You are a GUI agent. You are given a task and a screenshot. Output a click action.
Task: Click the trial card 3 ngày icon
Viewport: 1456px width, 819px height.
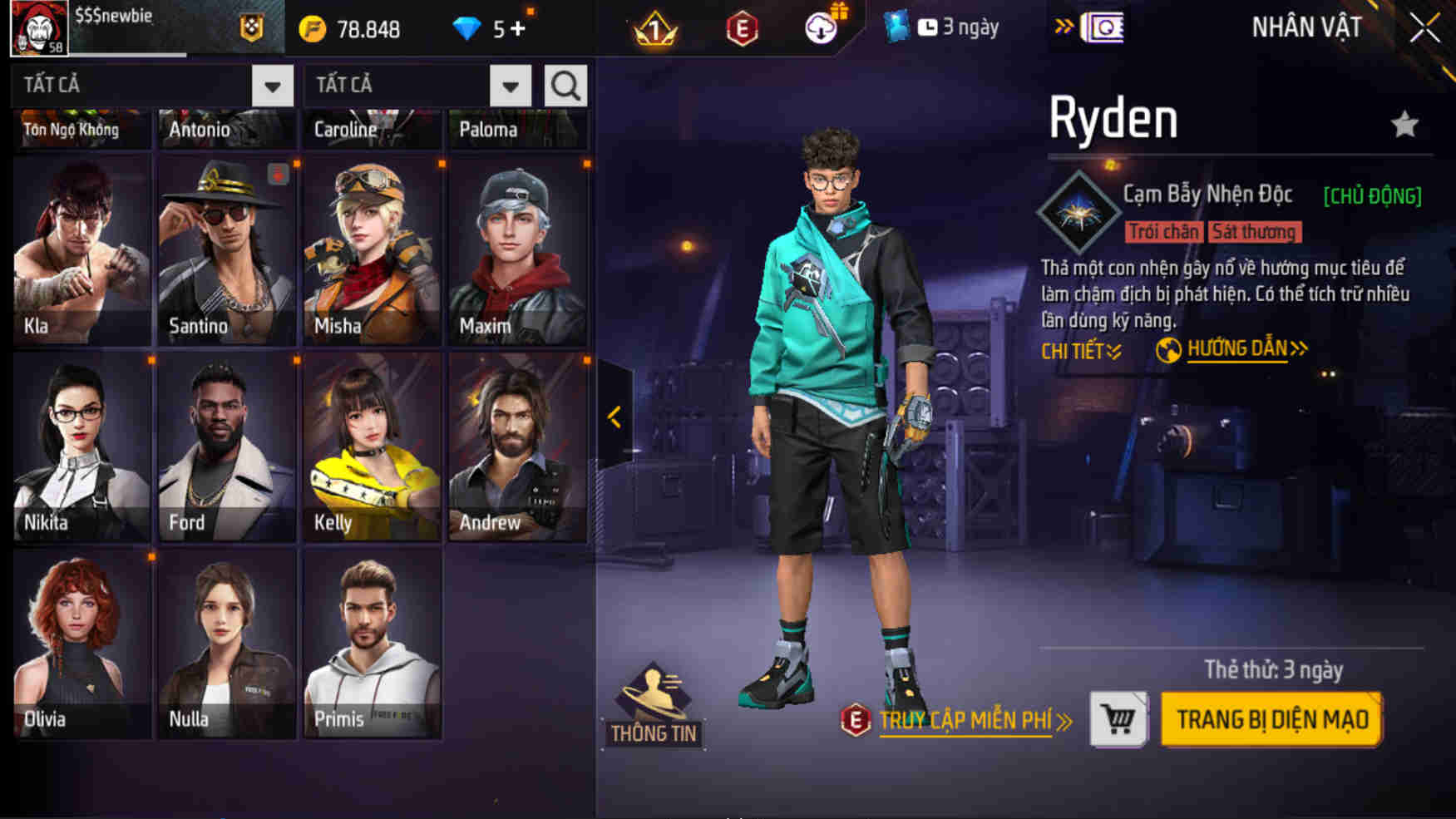click(900, 26)
